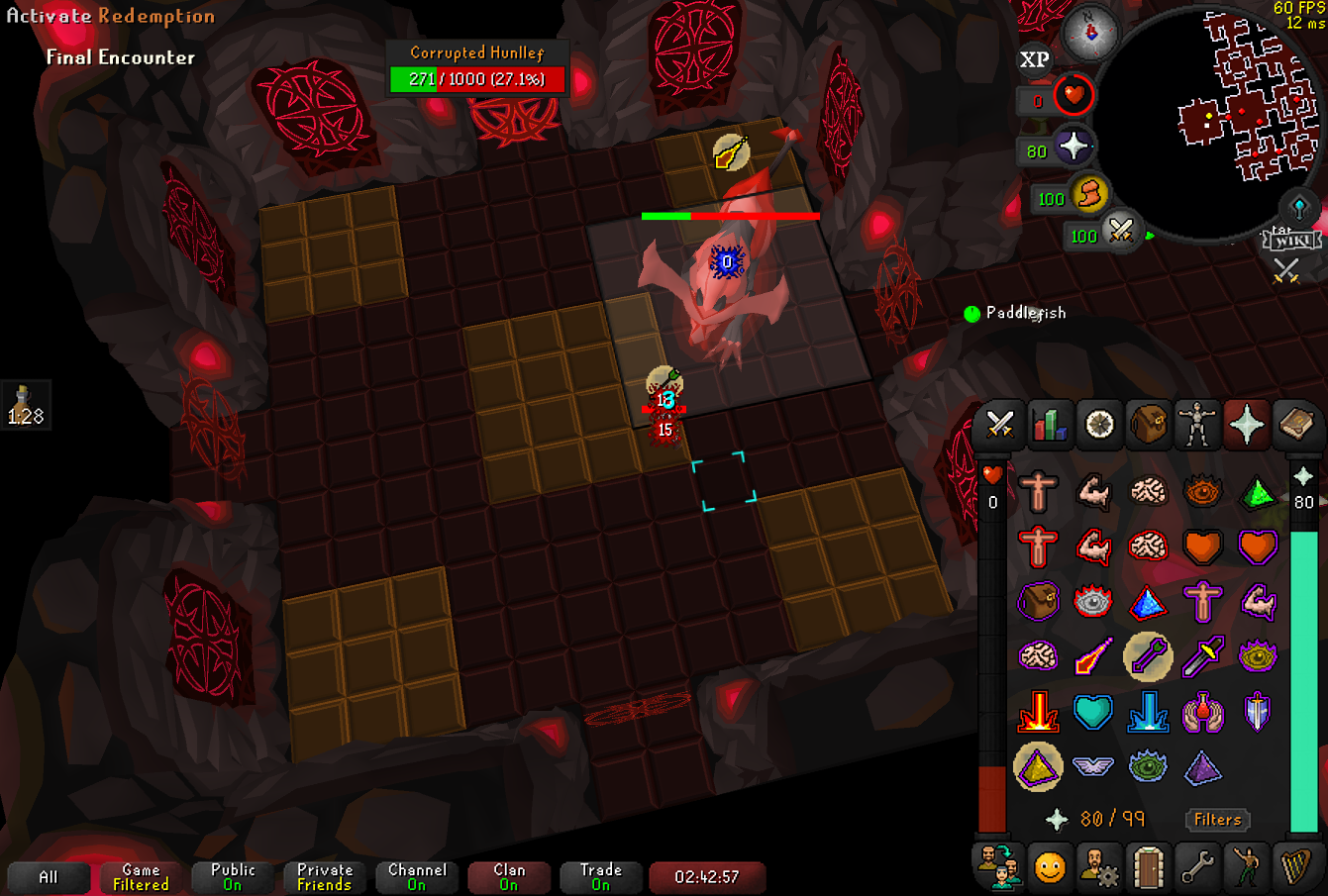Activate the teal heart Redemption prayer
This screenshot has width=1328, height=896.
[x=1093, y=712]
